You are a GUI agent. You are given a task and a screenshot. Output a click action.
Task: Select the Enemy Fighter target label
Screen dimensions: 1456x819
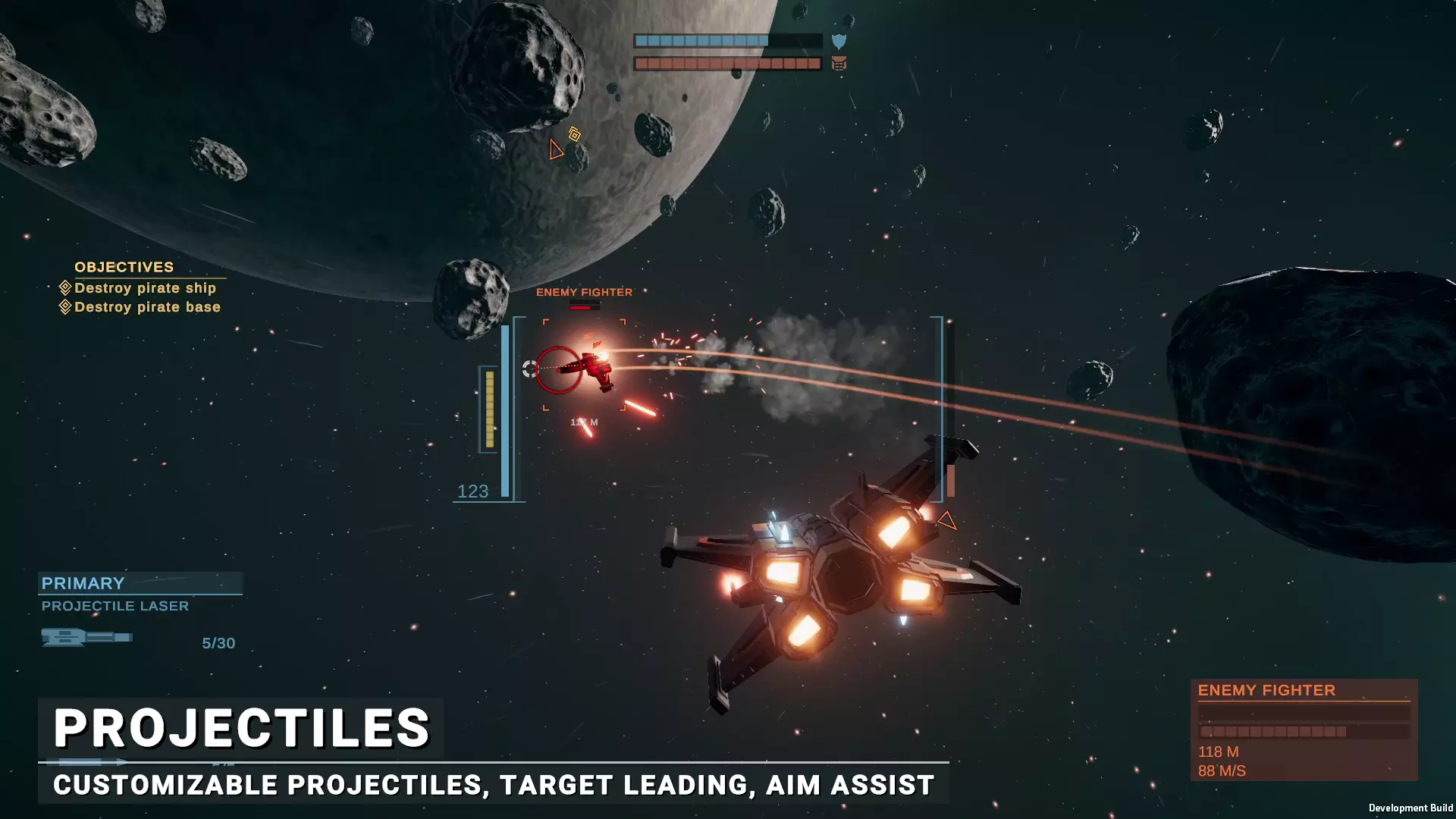(x=584, y=292)
